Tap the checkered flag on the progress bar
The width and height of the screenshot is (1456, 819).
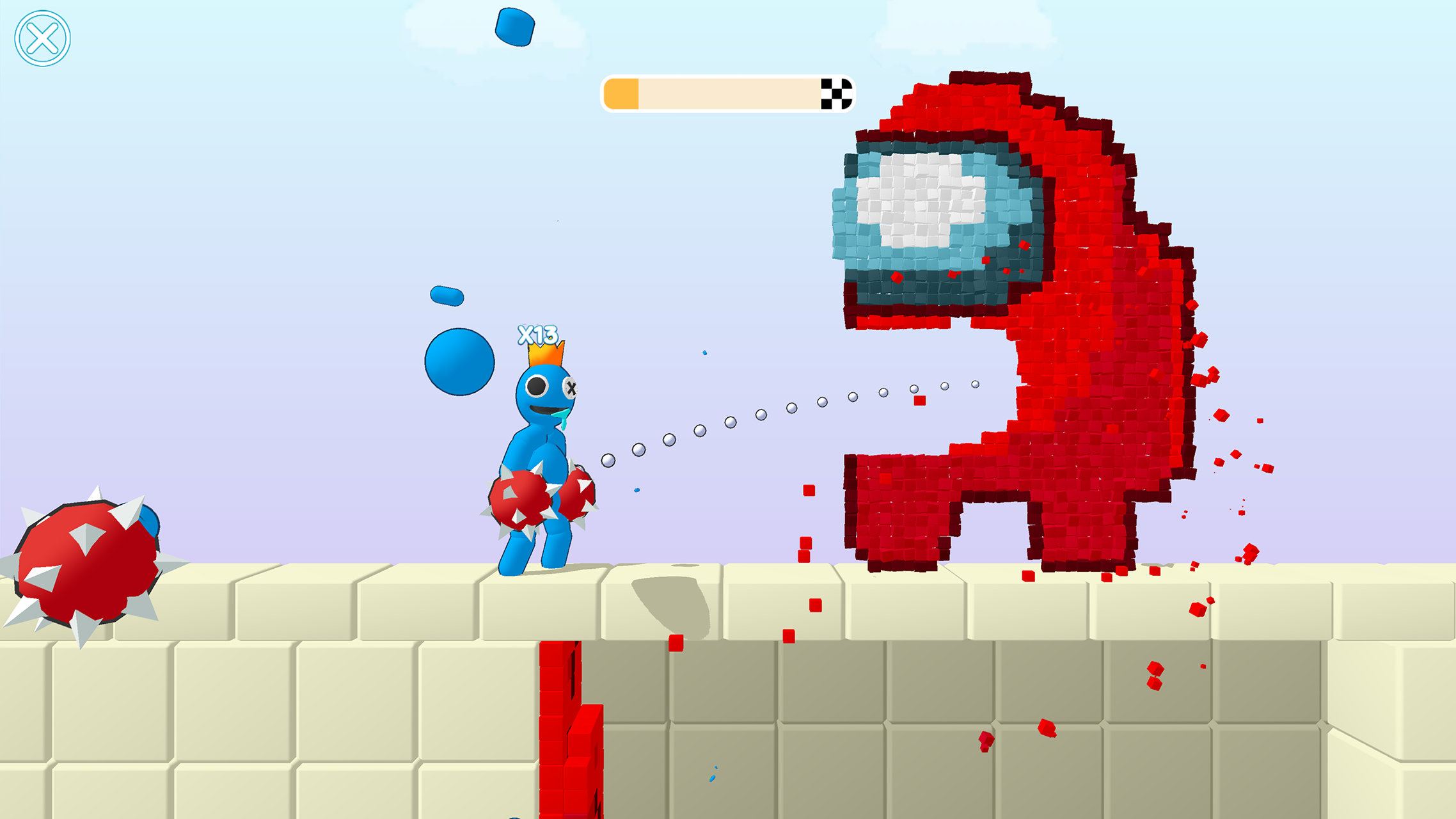(837, 94)
